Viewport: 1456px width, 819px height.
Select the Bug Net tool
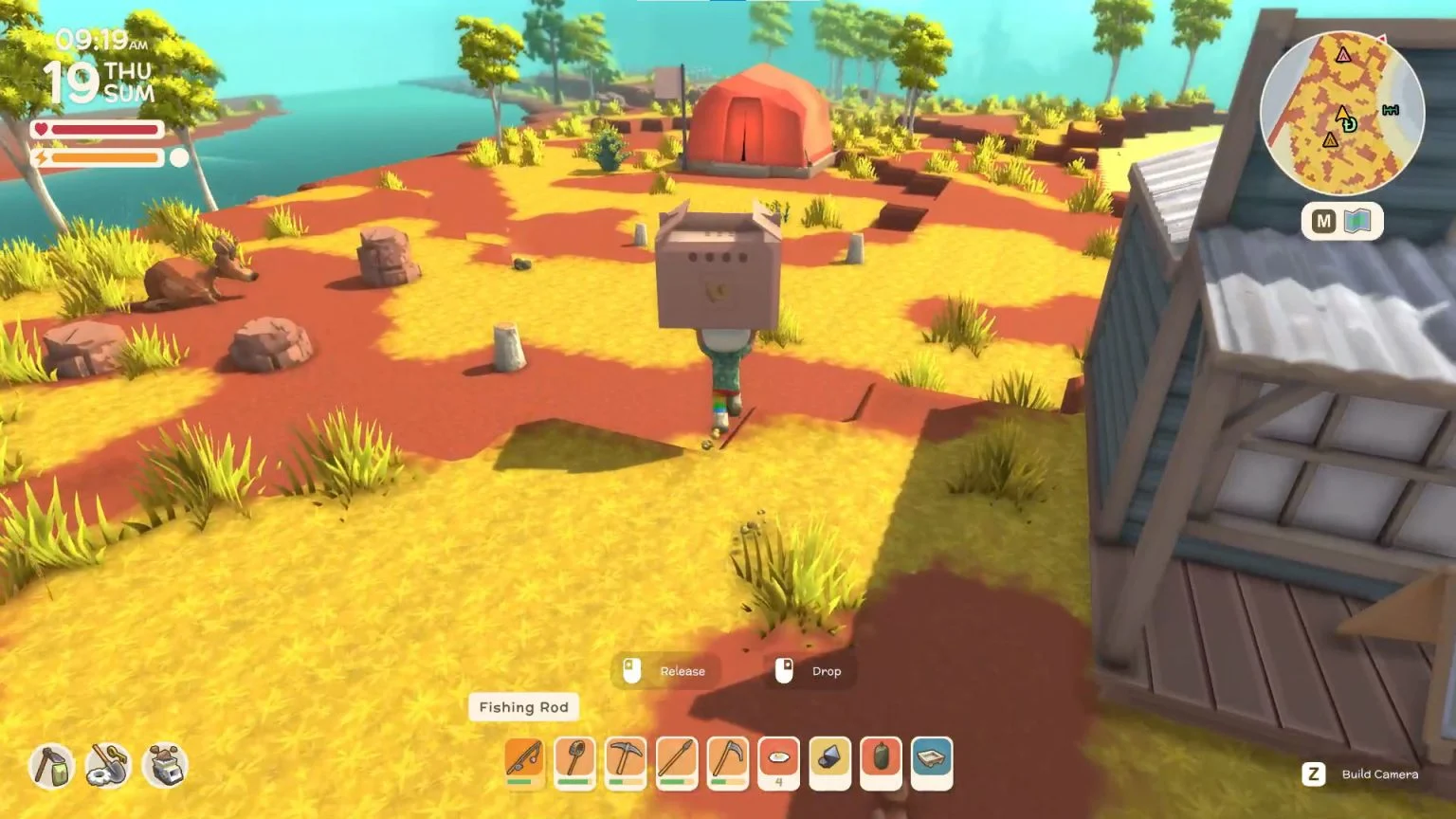575,763
